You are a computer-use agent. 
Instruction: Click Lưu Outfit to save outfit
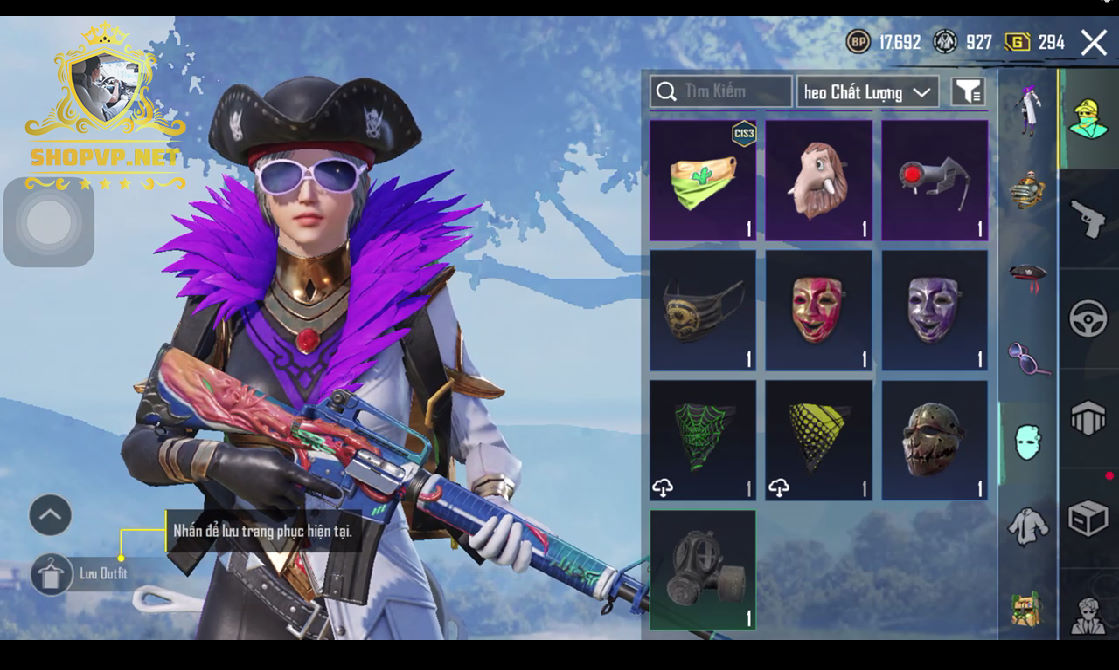pos(90,574)
